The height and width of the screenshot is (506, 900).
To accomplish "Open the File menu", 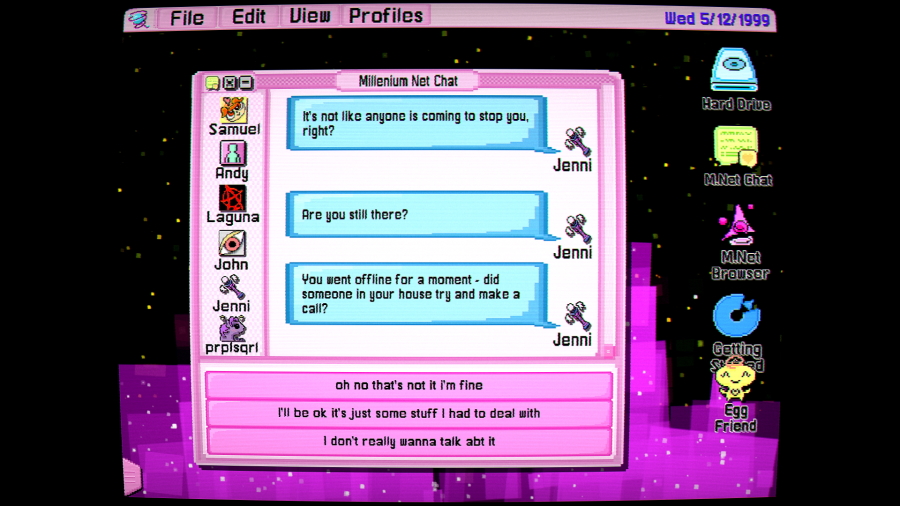I will pyautogui.click(x=187, y=17).
